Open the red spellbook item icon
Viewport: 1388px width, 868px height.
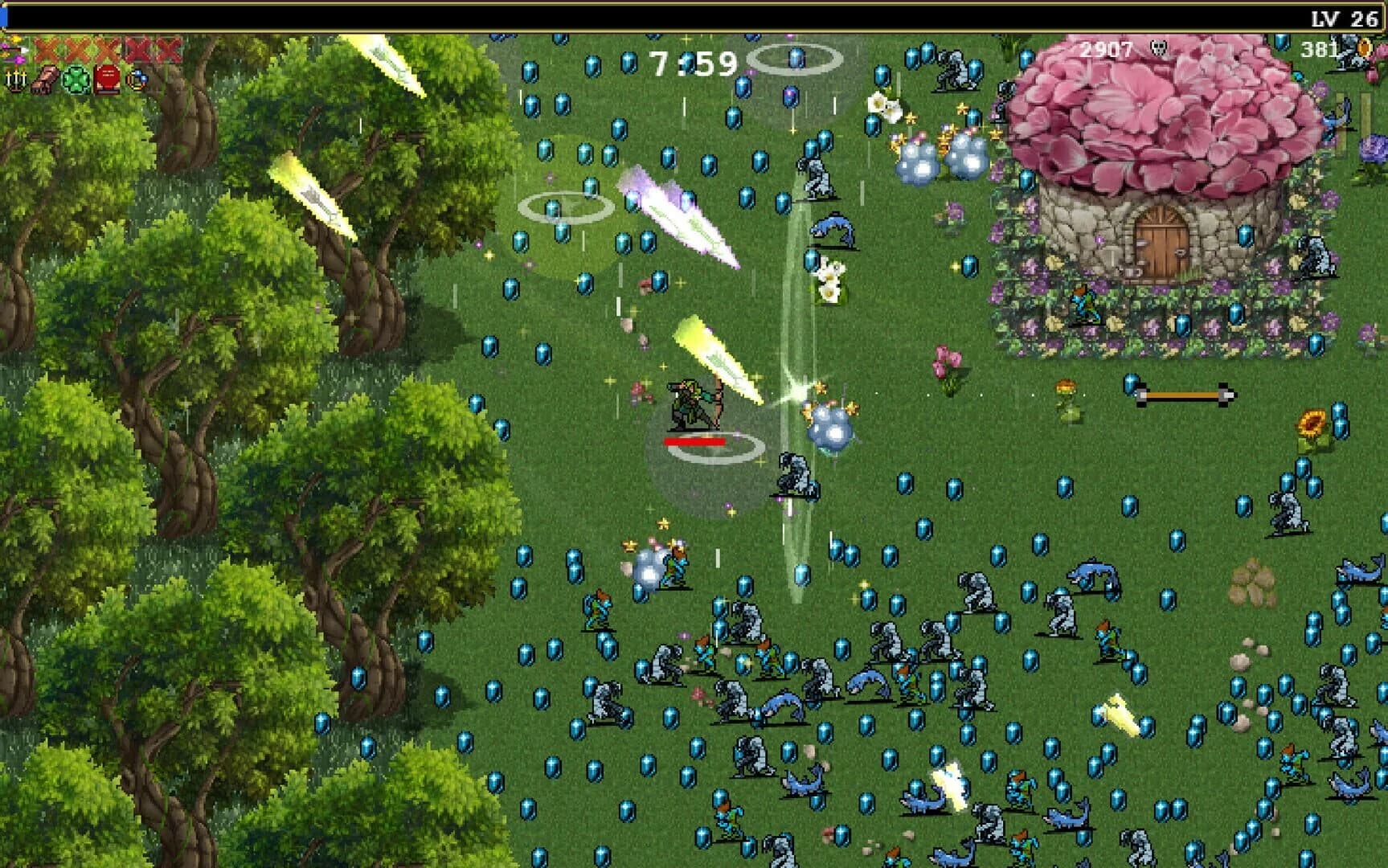pos(106,80)
